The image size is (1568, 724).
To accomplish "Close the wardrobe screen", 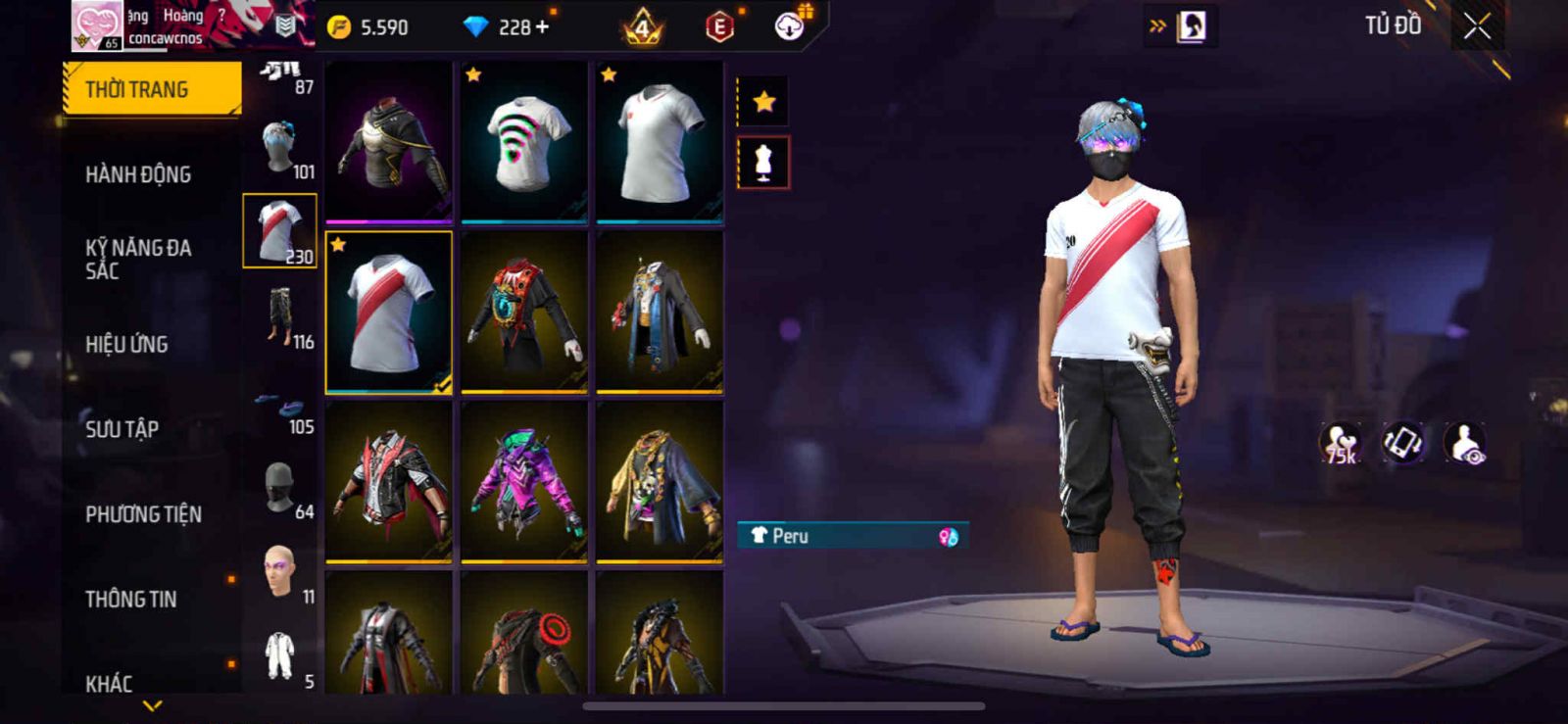I will click(x=1477, y=26).
